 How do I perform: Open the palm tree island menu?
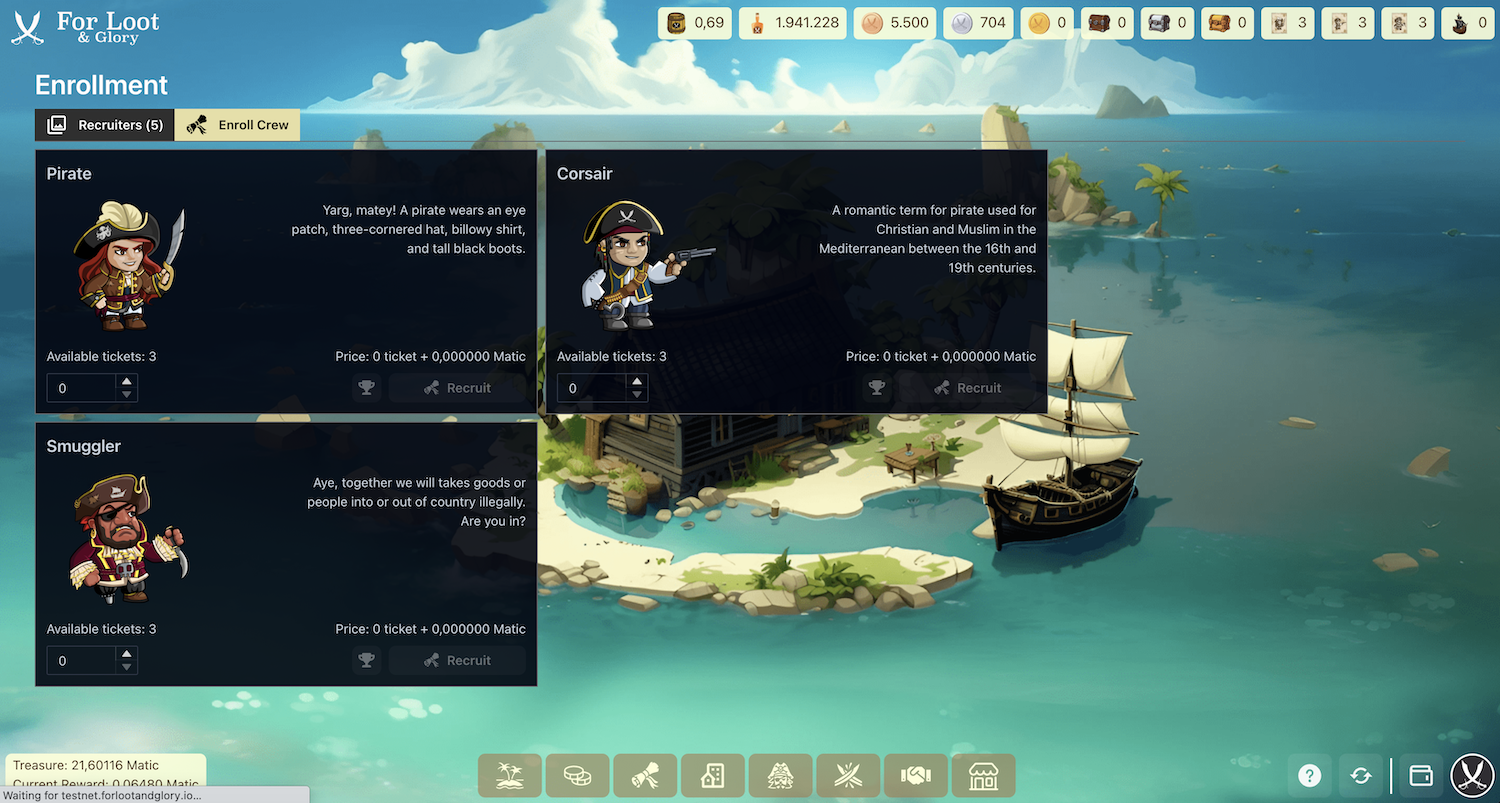click(510, 775)
